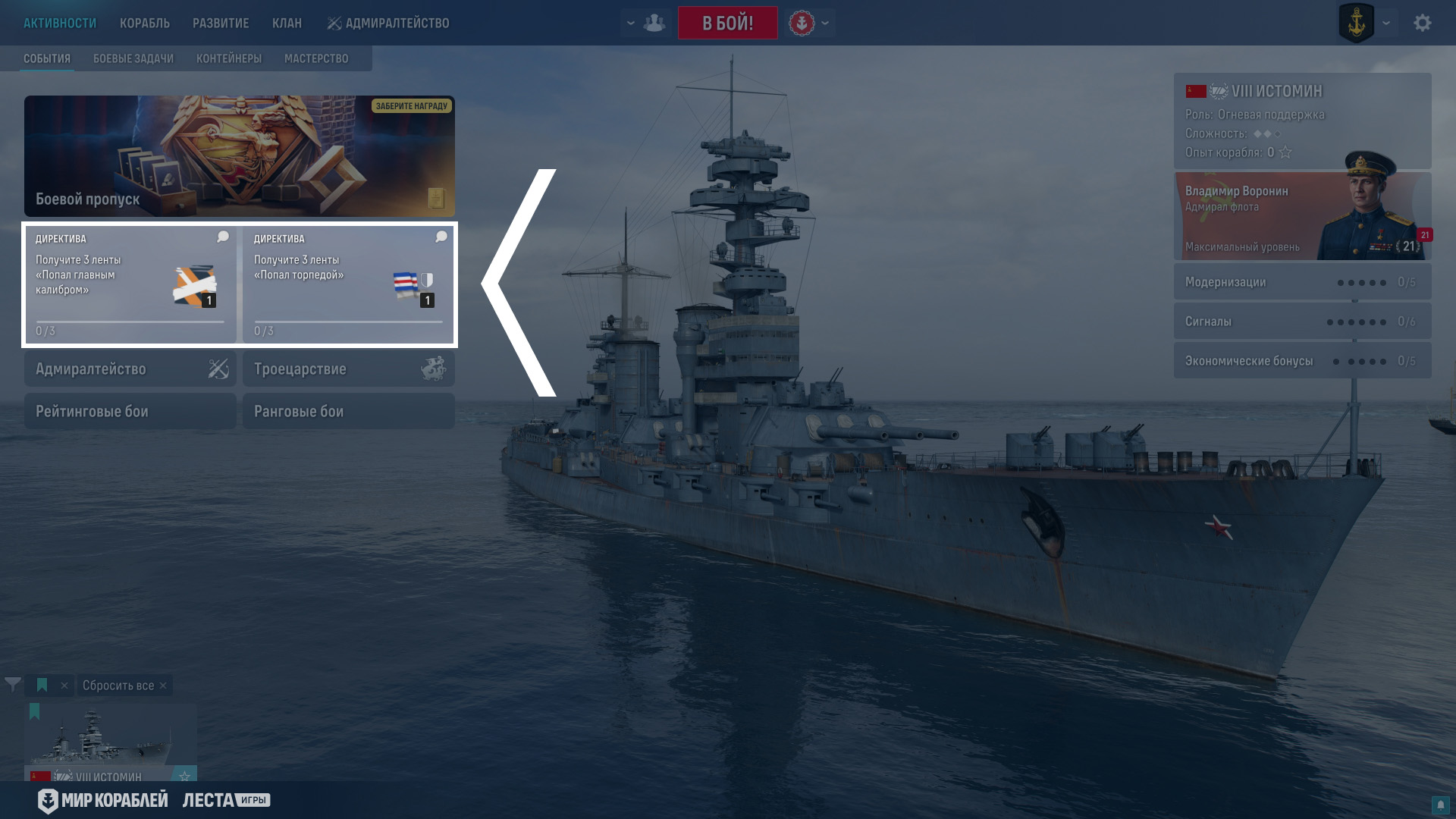This screenshot has height=819, width=1456.
Task: Open the КОРАБЛЬ menu tab
Action: (144, 24)
